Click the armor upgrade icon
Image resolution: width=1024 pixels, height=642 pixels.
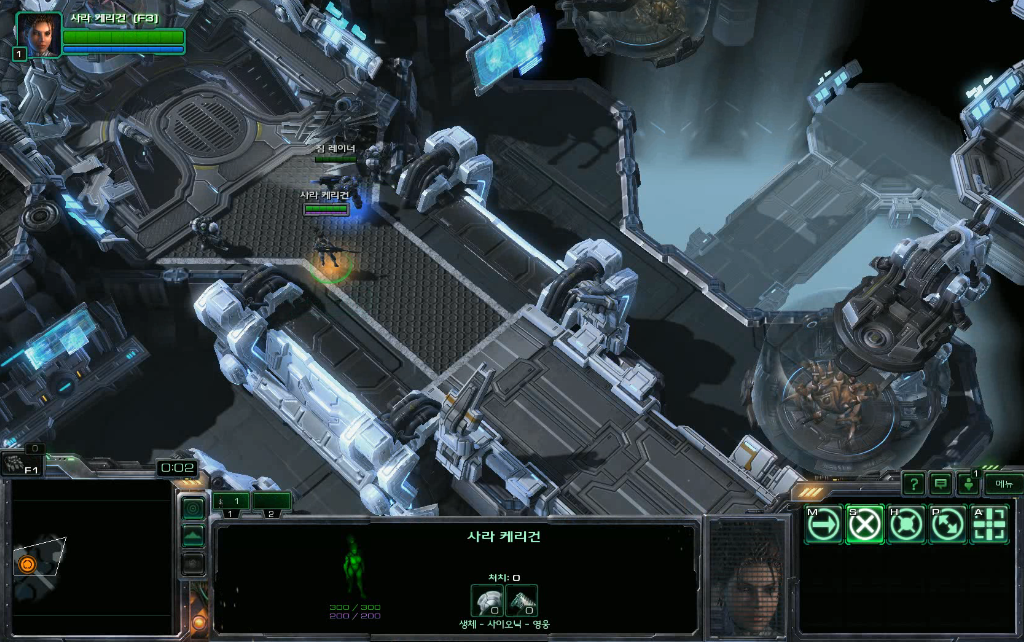coord(486,599)
